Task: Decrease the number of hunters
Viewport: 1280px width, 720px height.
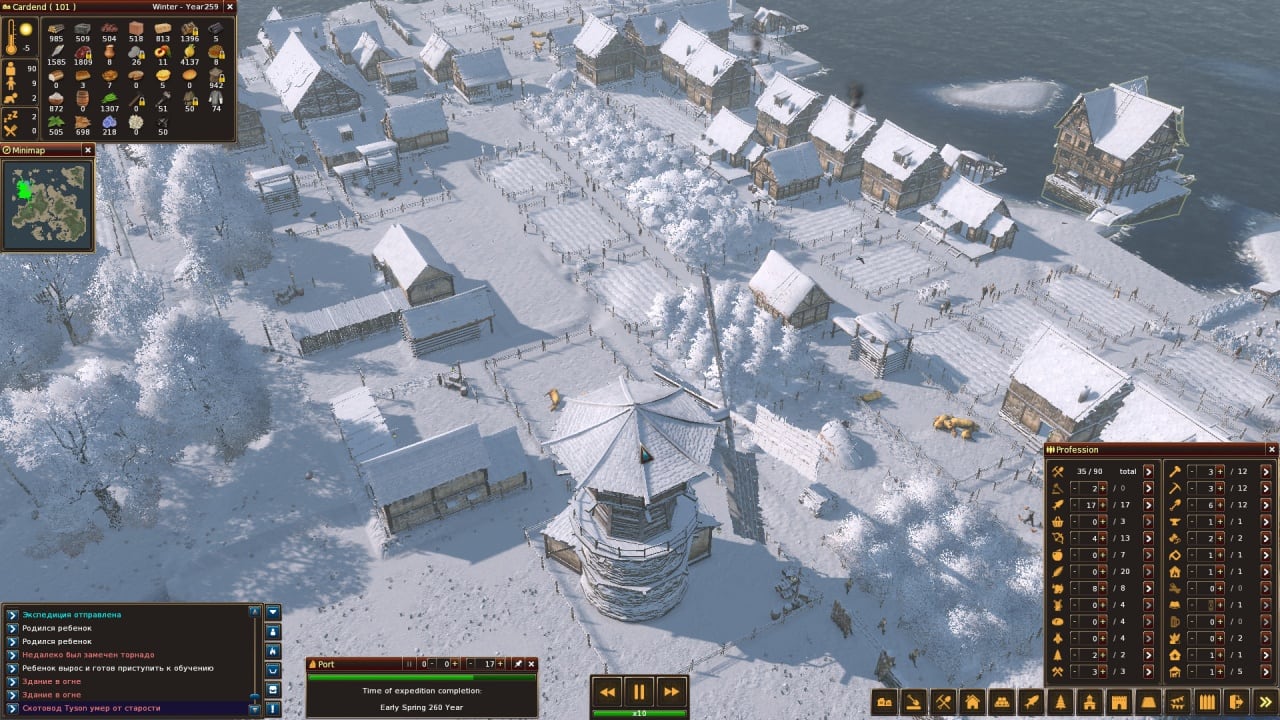Action: 1074,538
